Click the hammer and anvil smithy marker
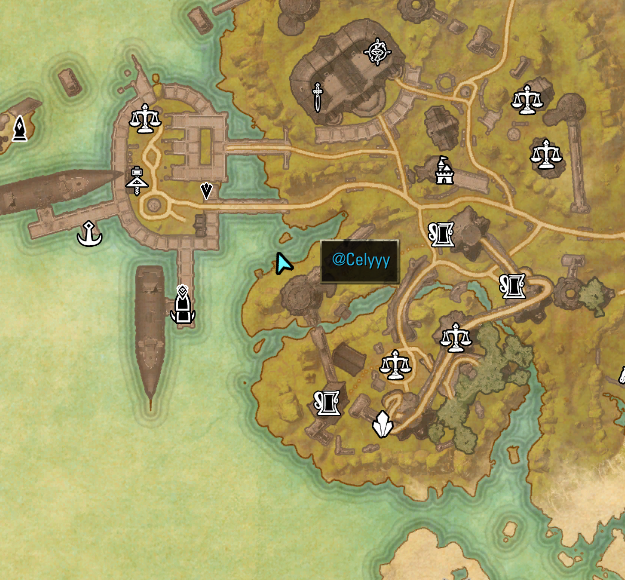This screenshot has height=580, width=625. point(137,180)
